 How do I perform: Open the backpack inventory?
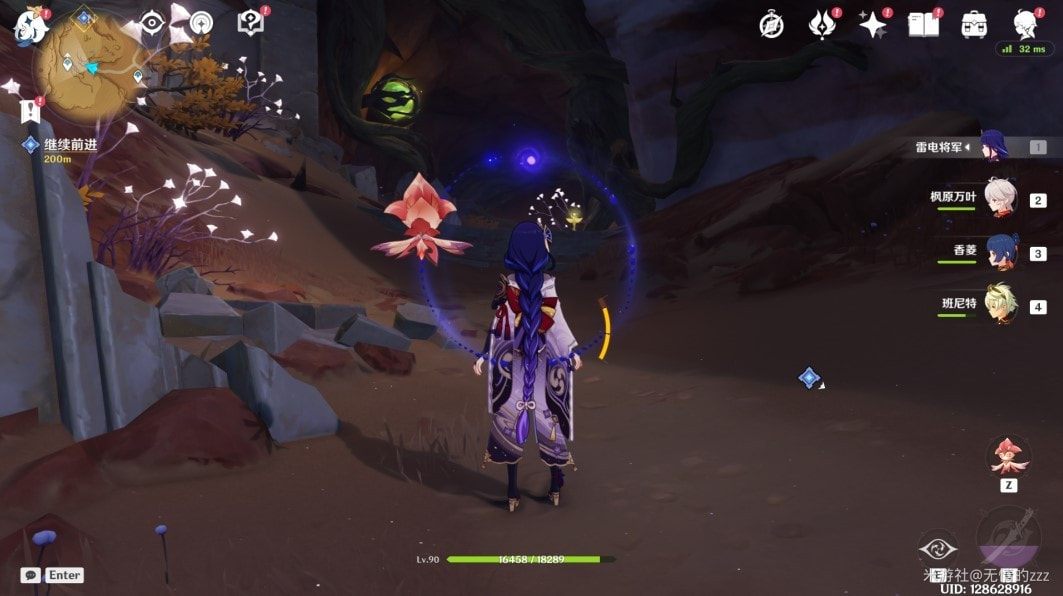[x=974, y=25]
